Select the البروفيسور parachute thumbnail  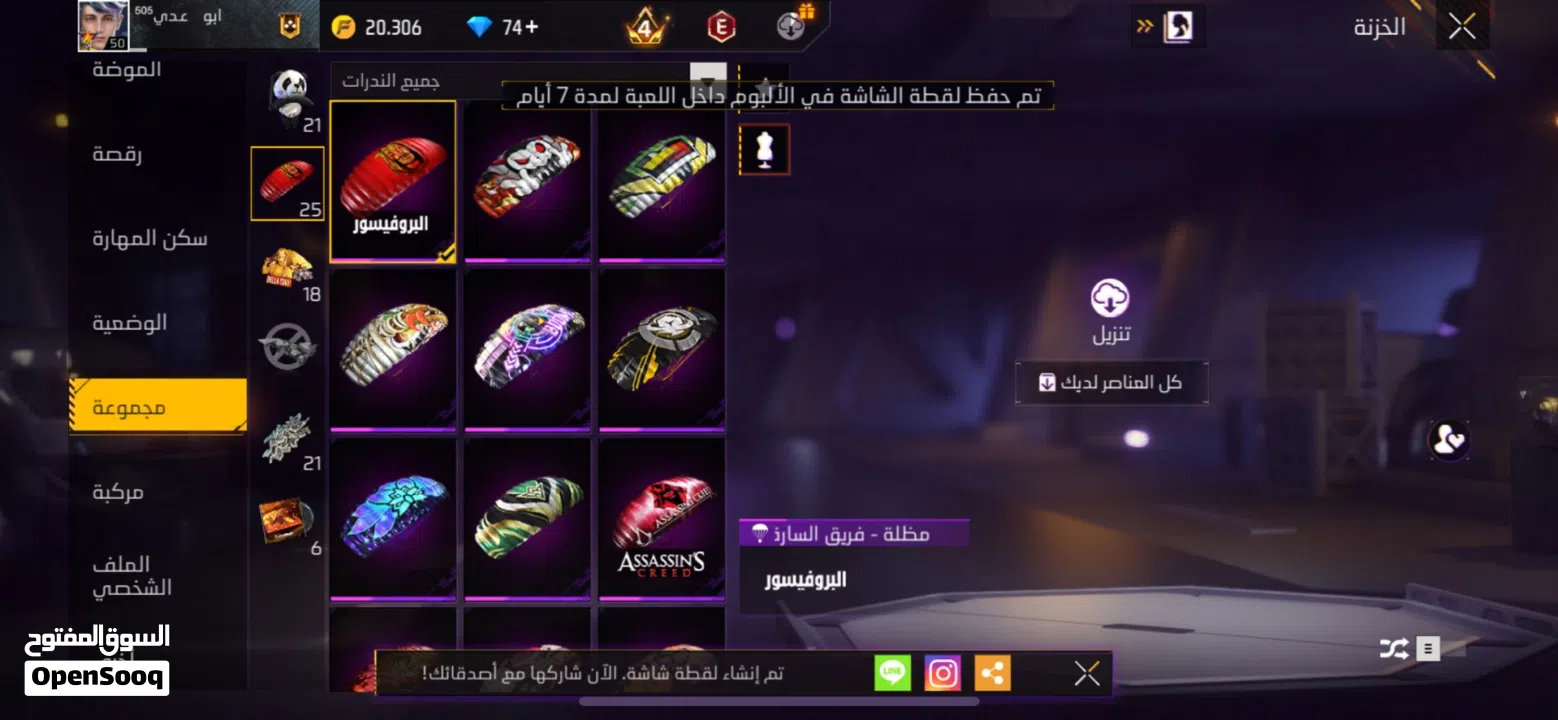393,180
